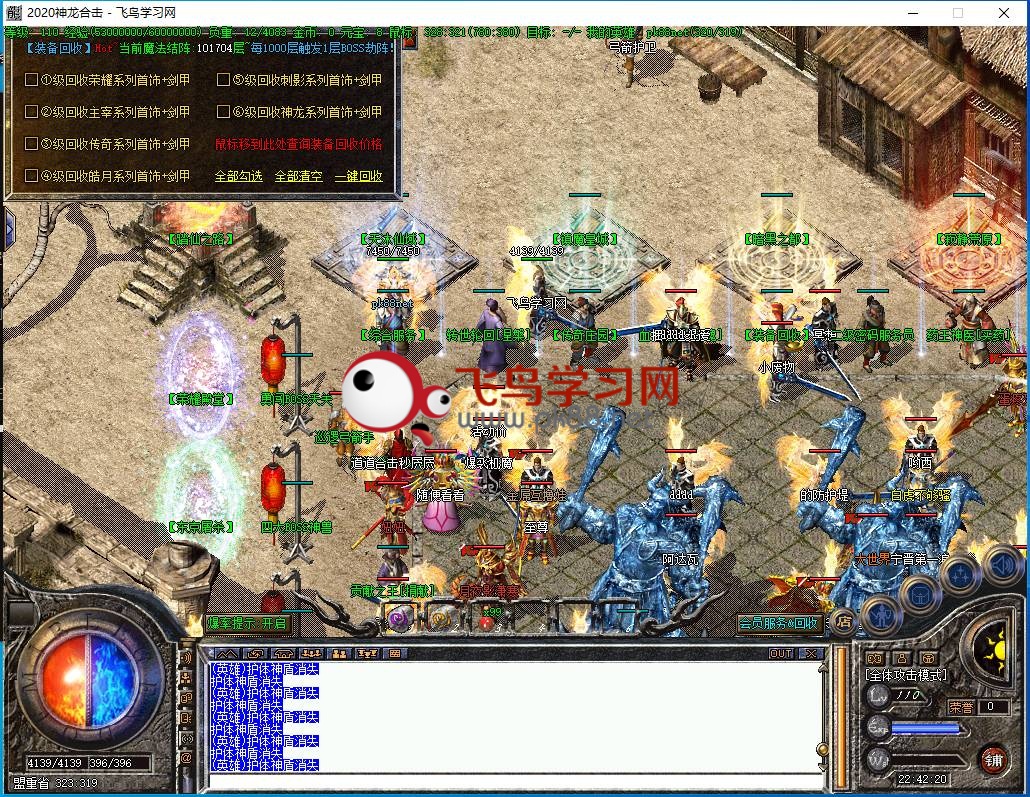Click the 全部清空 clear-all link
Screen dimensions: 1030x797
pyautogui.click(x=298, y=176)
